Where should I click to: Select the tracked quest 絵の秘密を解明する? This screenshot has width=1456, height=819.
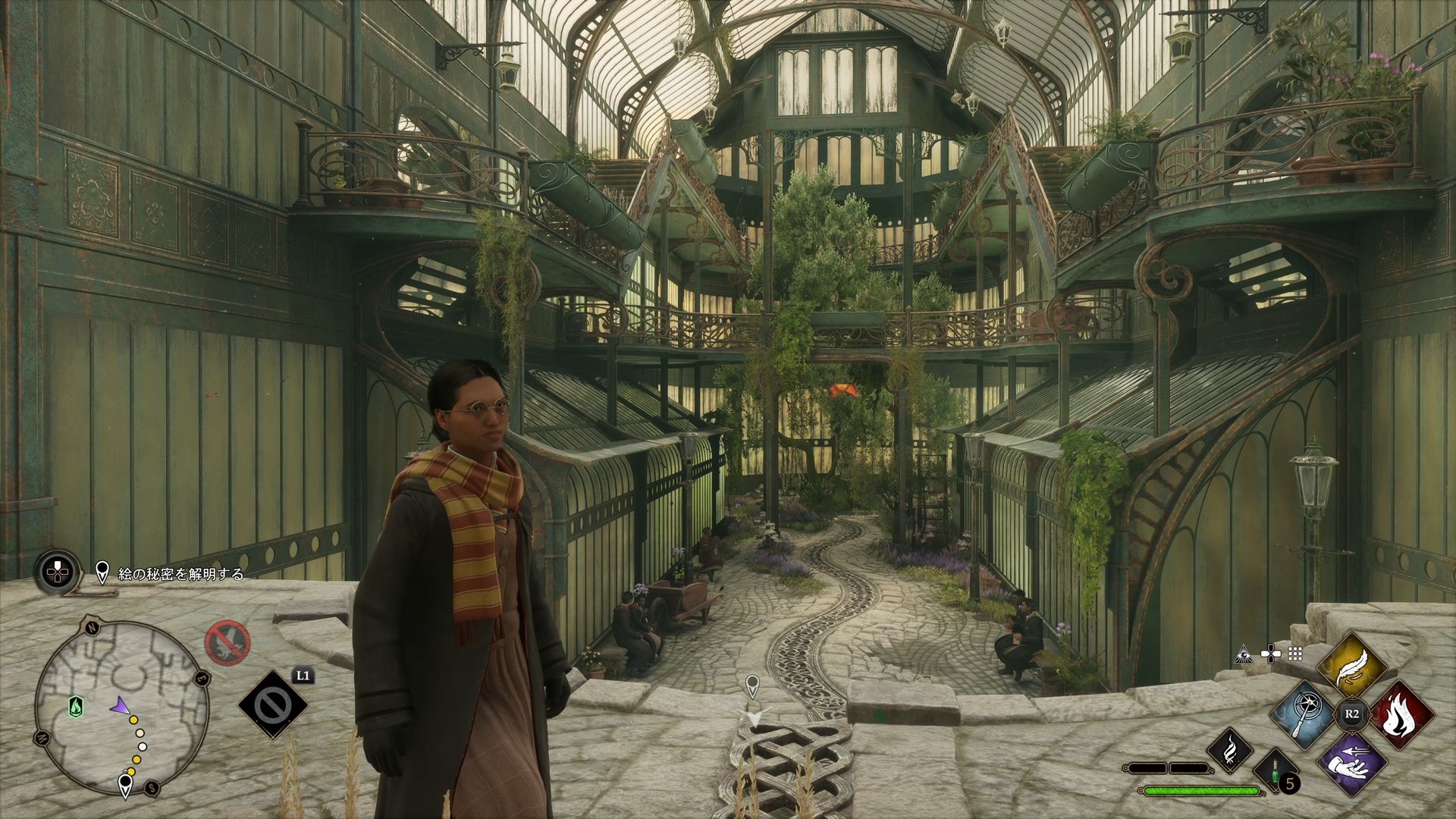point(180,574)
